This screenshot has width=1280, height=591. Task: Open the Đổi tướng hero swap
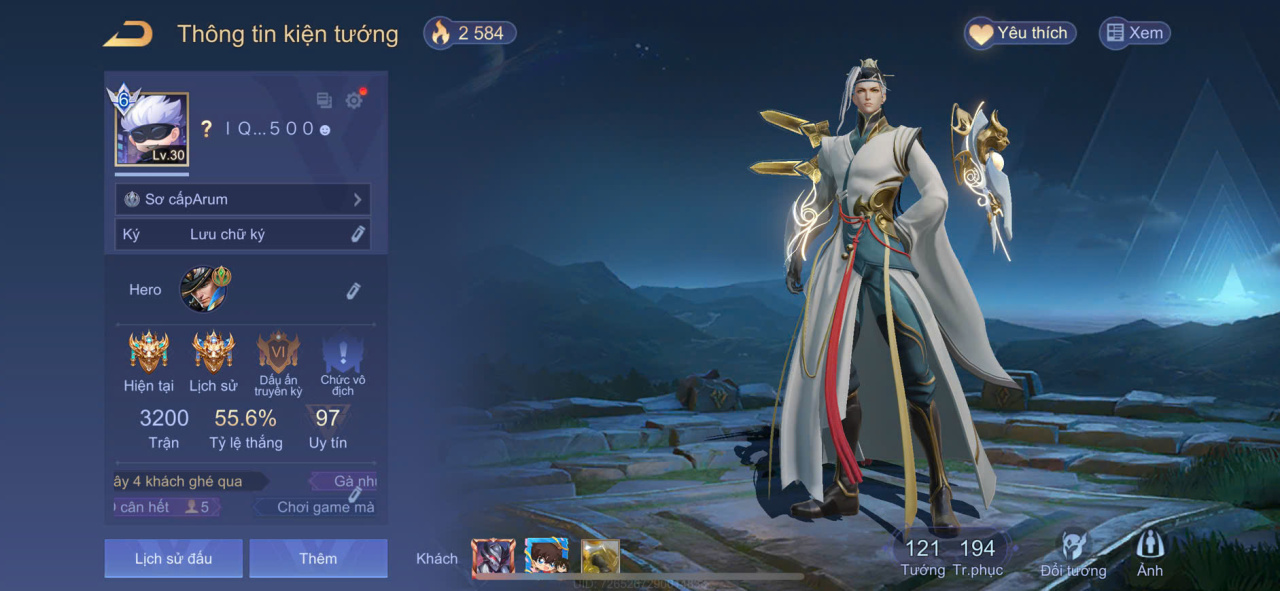point(1073,554)
